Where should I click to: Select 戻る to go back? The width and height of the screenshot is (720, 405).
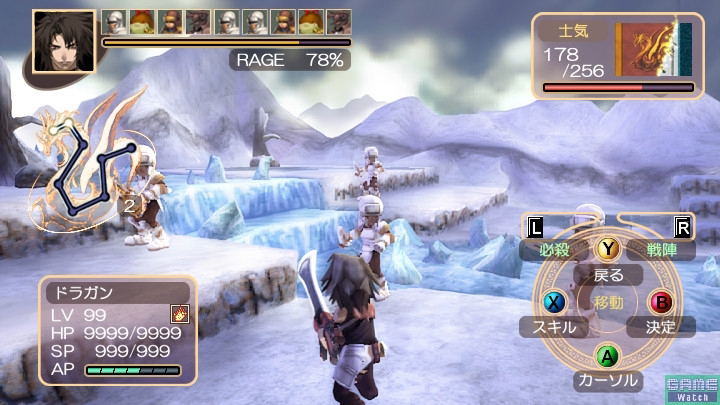(608, 275)
